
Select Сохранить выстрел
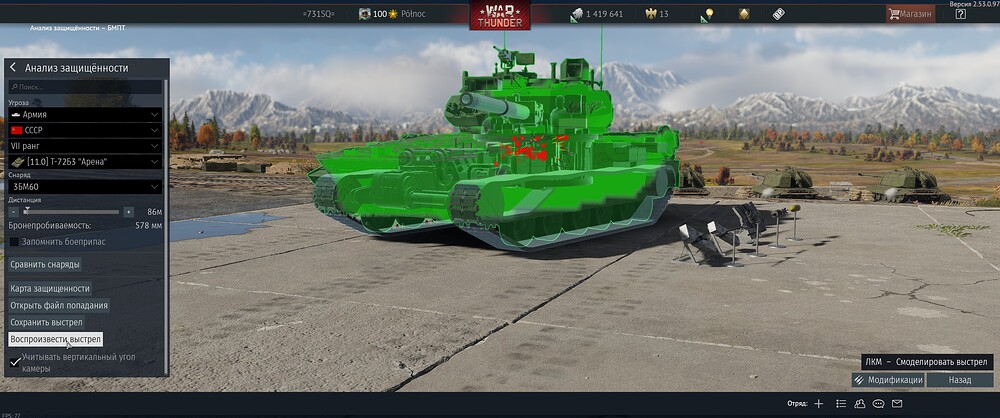click(46, 322)
